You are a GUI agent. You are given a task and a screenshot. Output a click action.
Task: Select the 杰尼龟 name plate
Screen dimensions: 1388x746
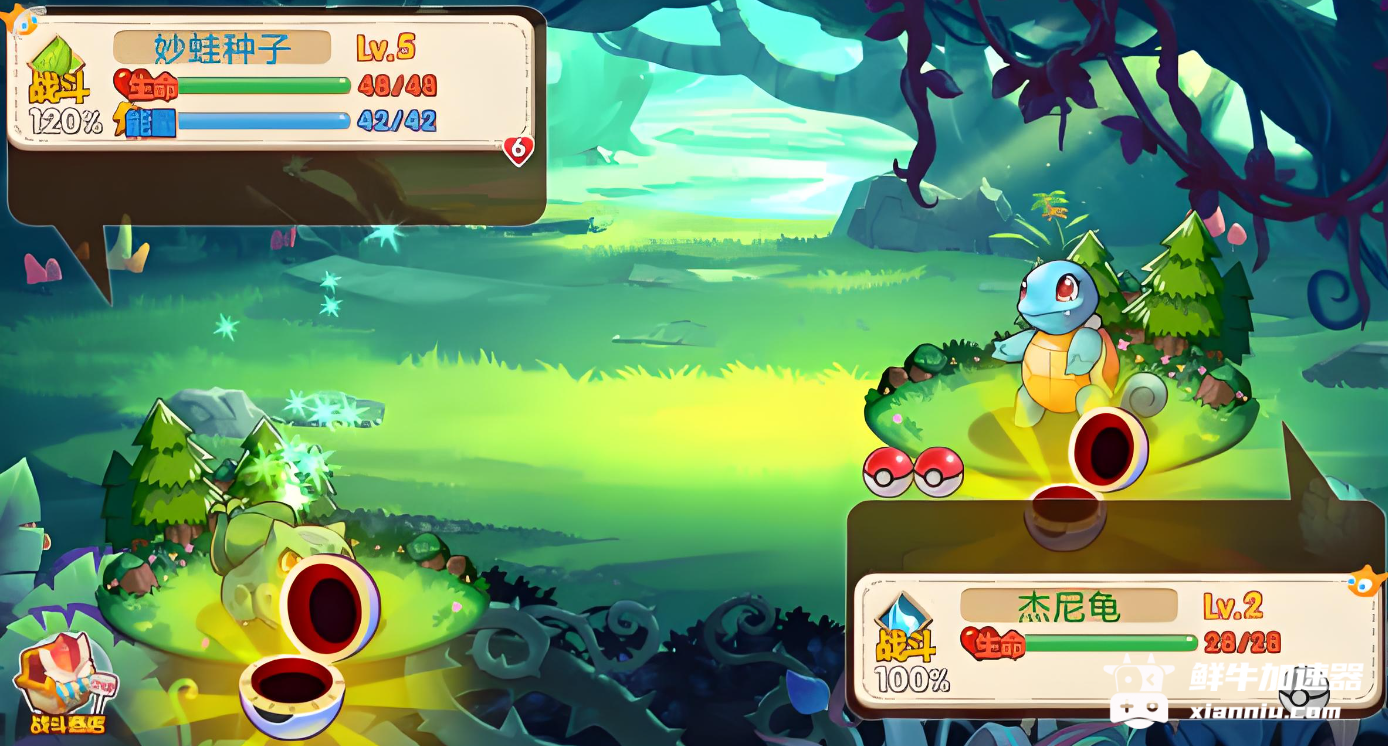(x=1068, y=606)
